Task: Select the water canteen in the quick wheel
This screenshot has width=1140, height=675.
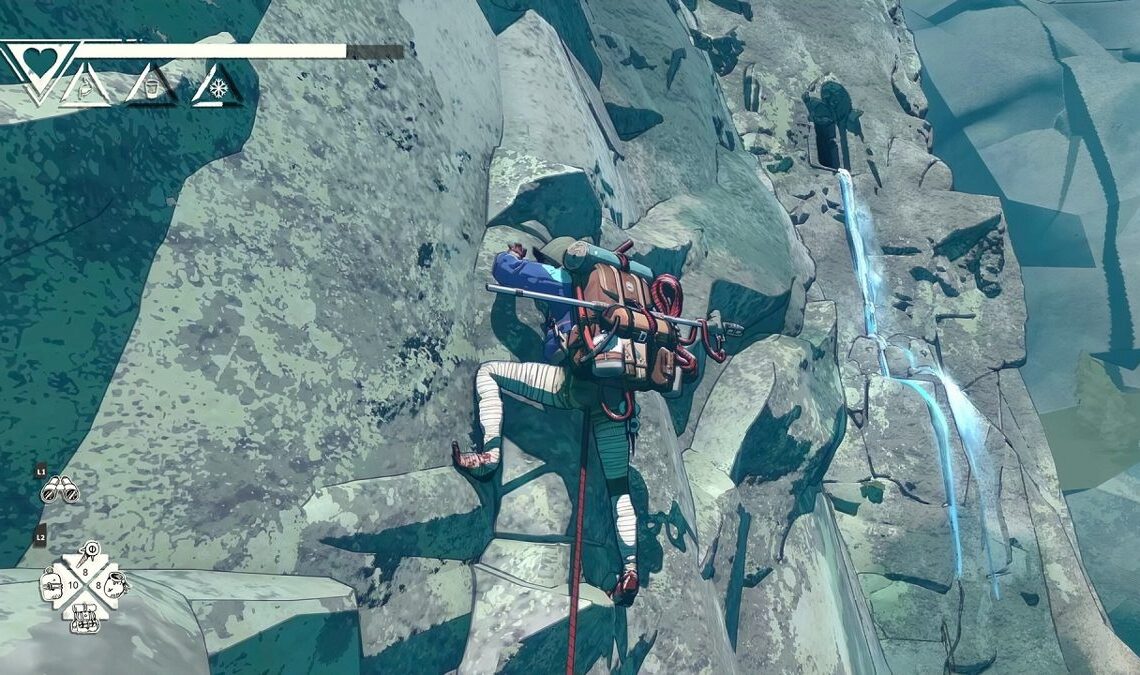Action: [53, 584]
